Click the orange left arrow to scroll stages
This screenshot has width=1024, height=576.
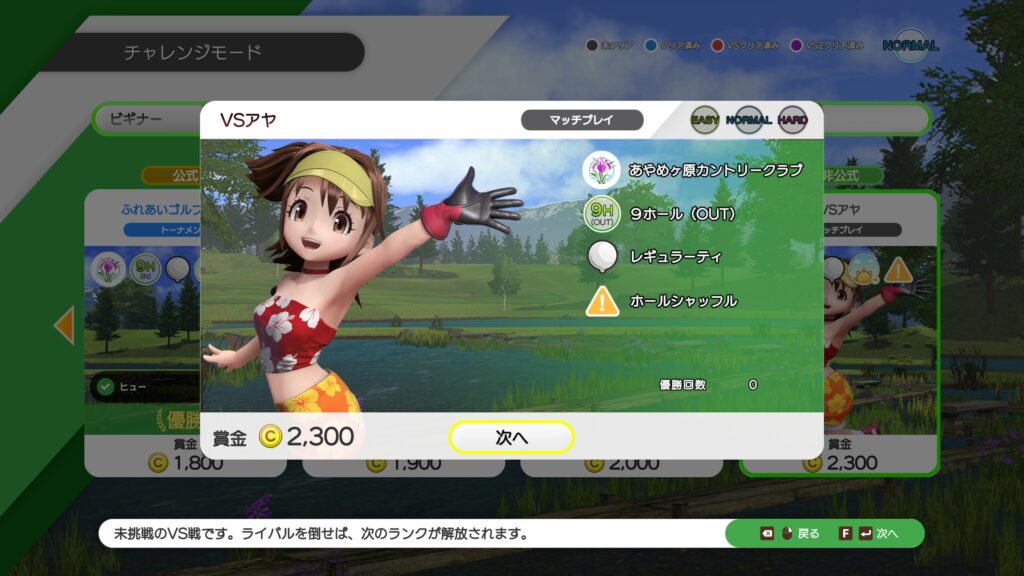tap(64, 326)
